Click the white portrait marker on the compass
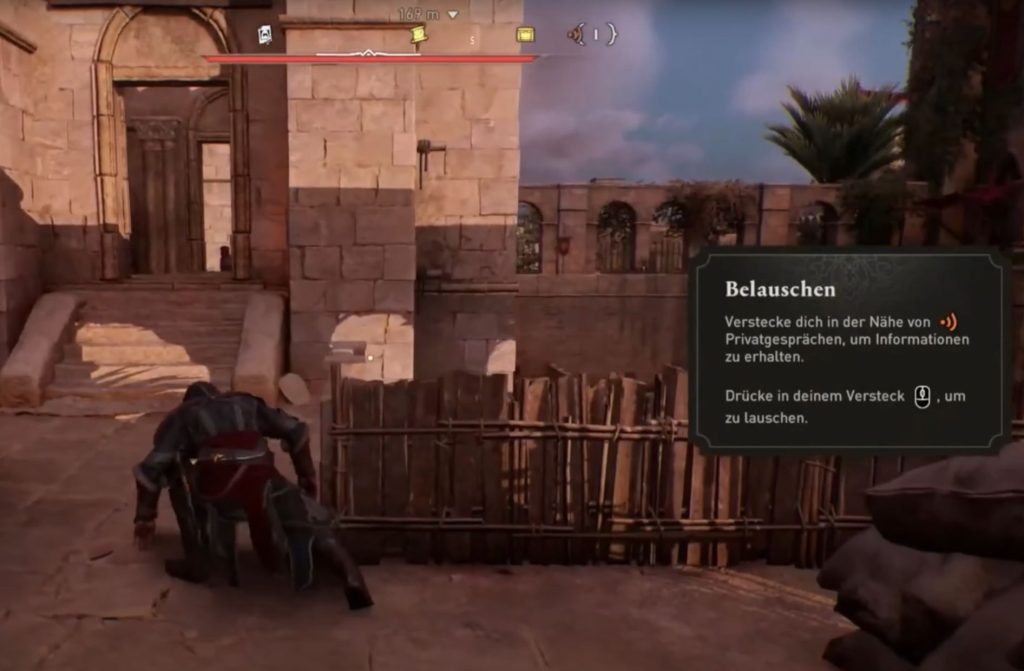Screen dimensions: 1024x671 [265, 35]
